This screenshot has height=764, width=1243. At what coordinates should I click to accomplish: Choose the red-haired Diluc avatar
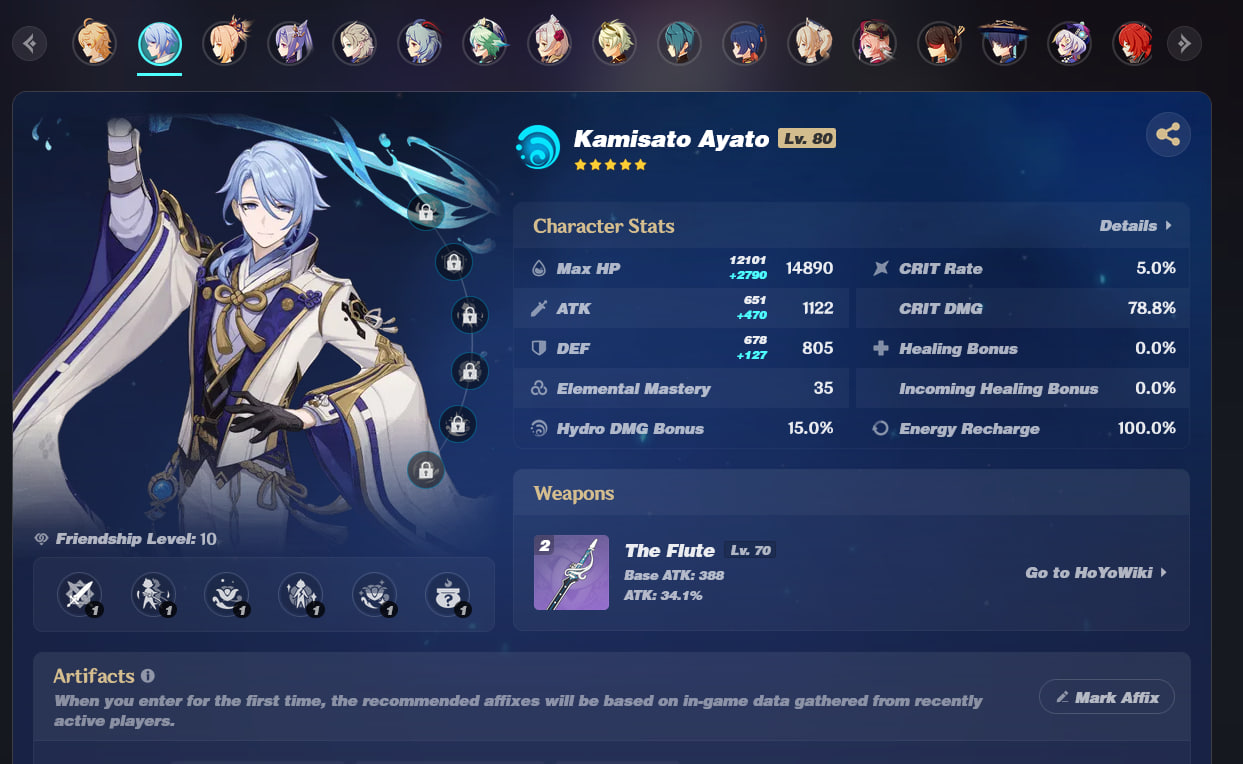(1133, 43)
